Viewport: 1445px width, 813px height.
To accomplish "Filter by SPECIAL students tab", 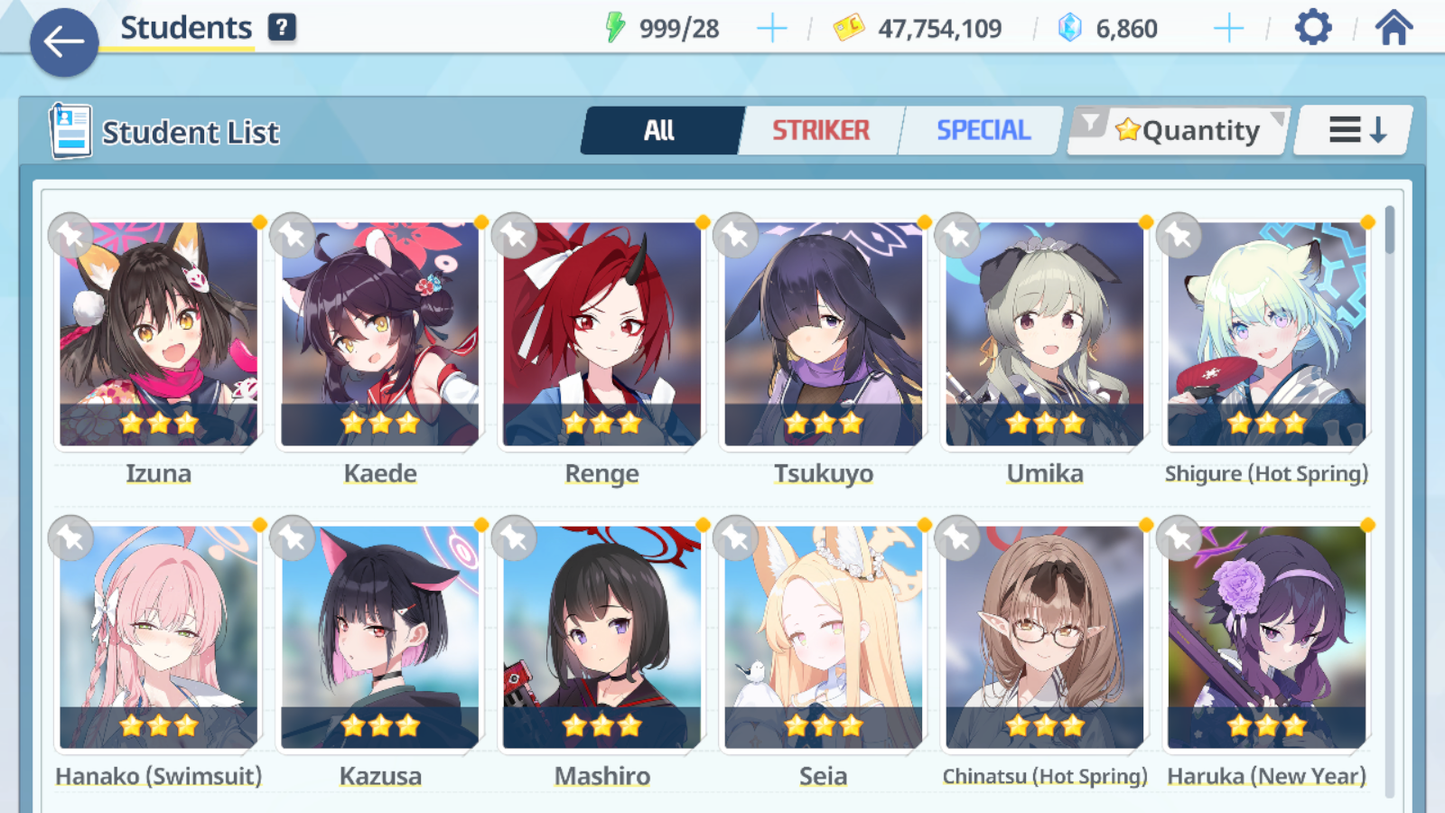I will coord(982,130).
